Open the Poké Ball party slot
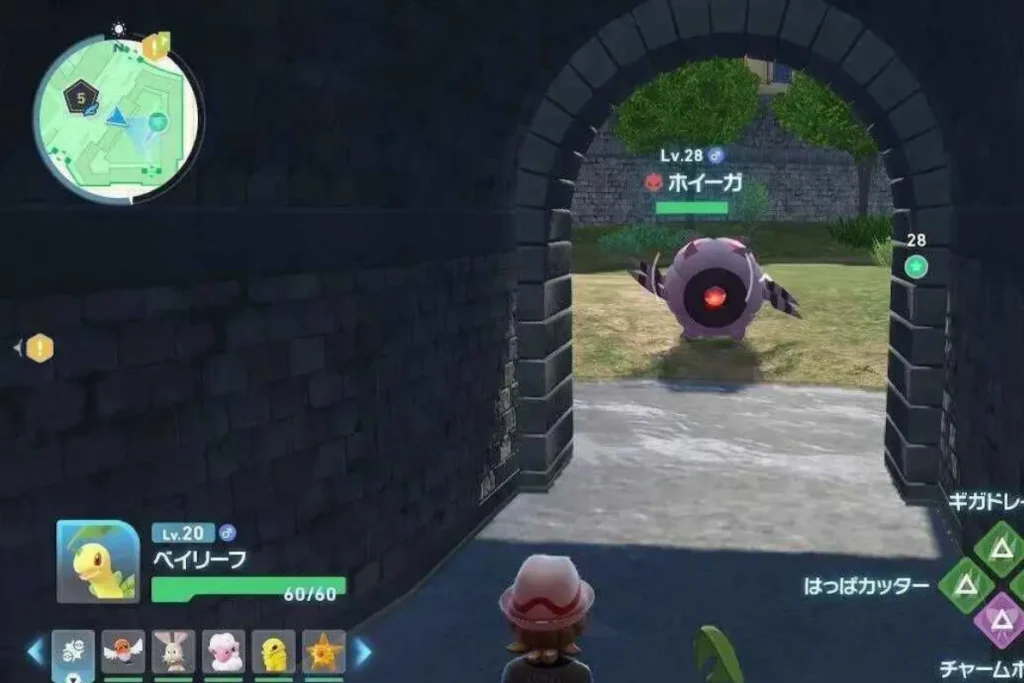This screenshot has width=1024, height=683. tap(73, 651)
